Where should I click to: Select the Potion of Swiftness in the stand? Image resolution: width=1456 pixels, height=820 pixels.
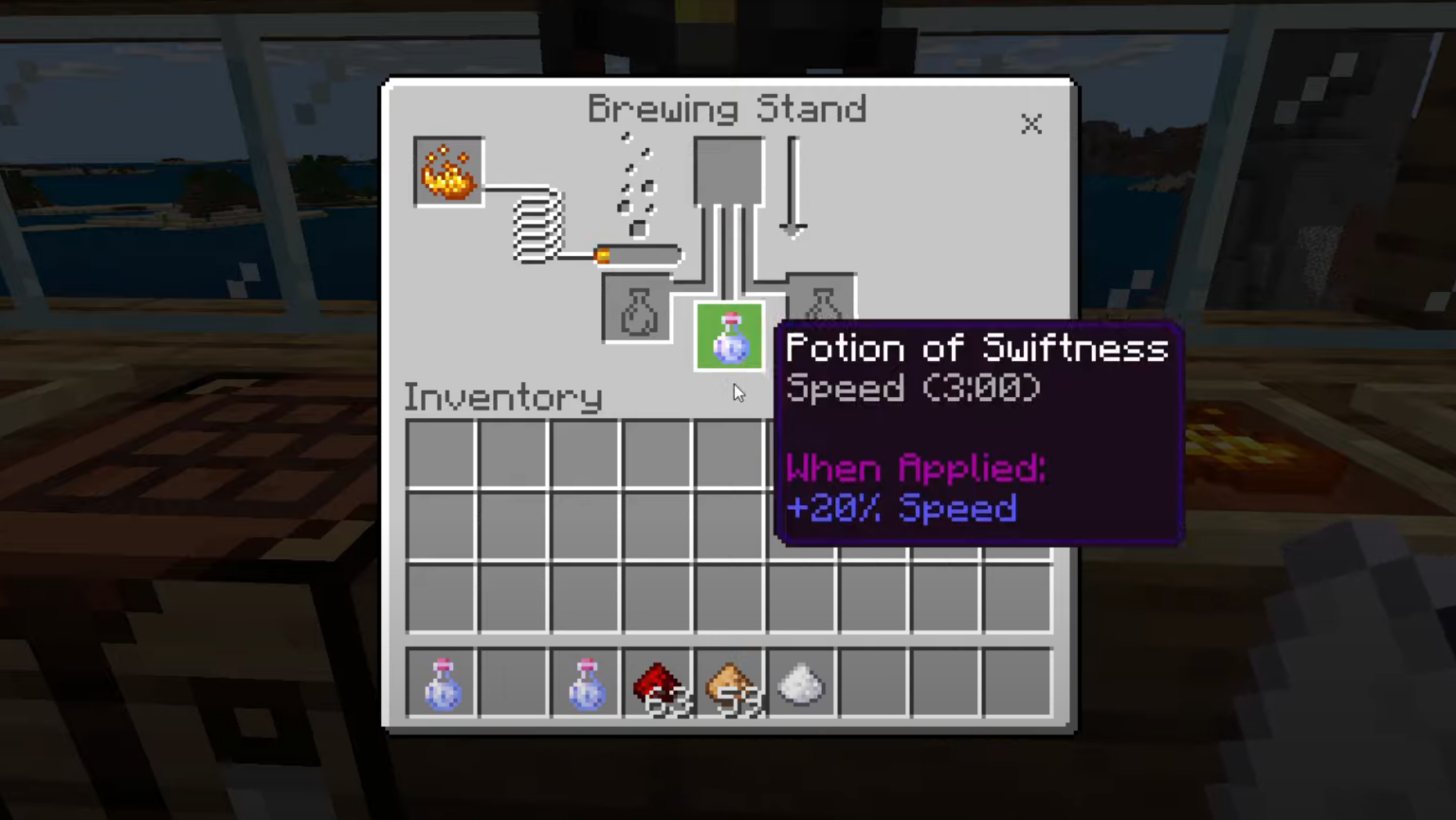point(728,338)
